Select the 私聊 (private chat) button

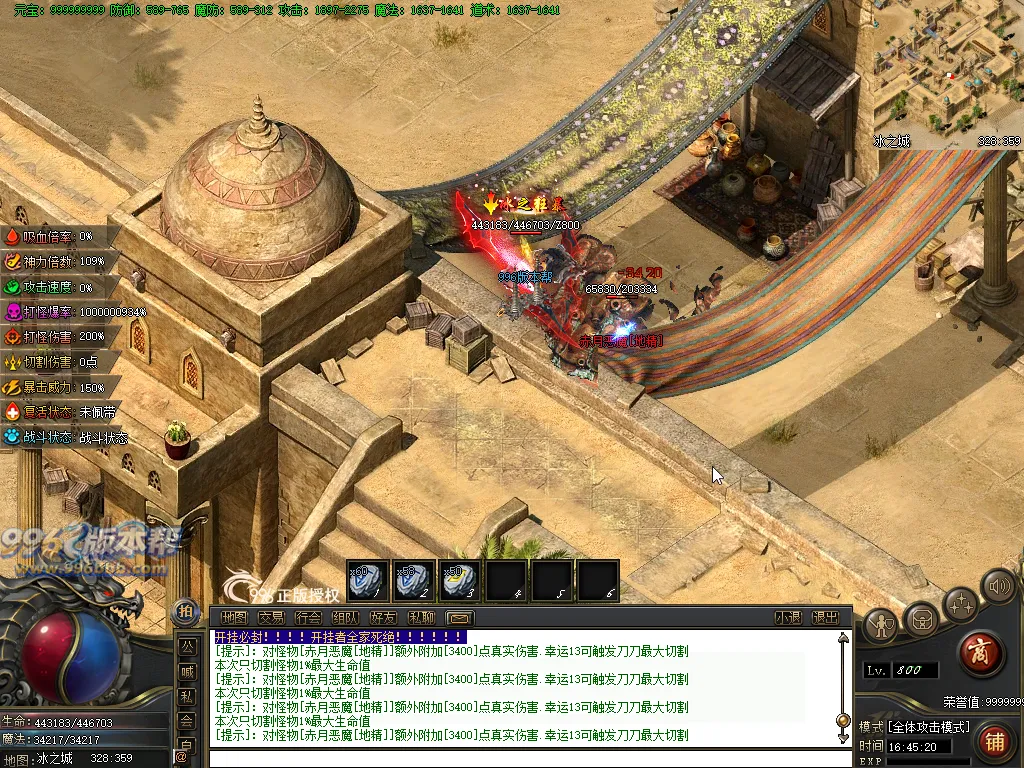pyautogui.click(x=421, y=618)
